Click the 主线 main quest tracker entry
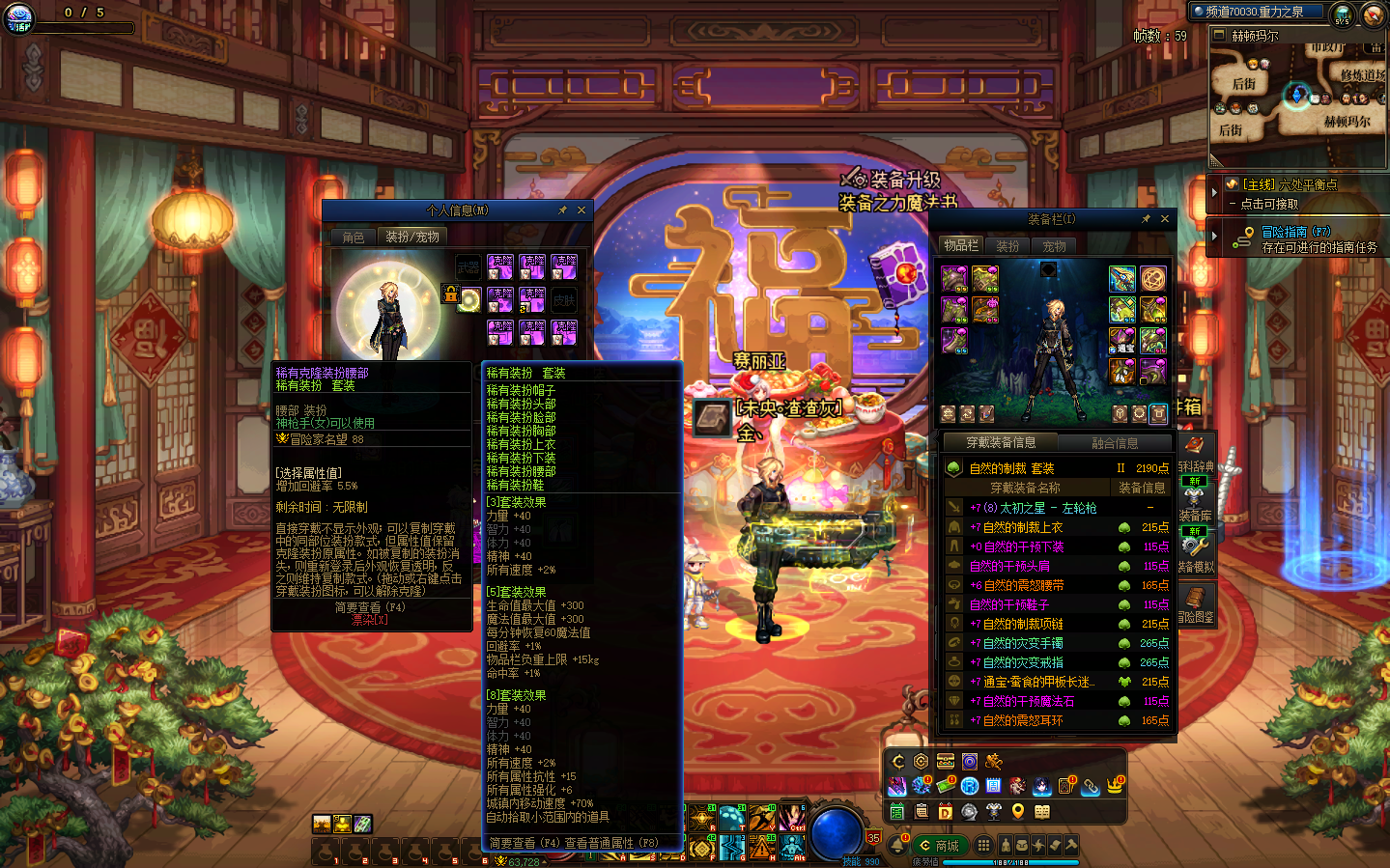Screen dimensions: 1390x868 click(1289, 193)
